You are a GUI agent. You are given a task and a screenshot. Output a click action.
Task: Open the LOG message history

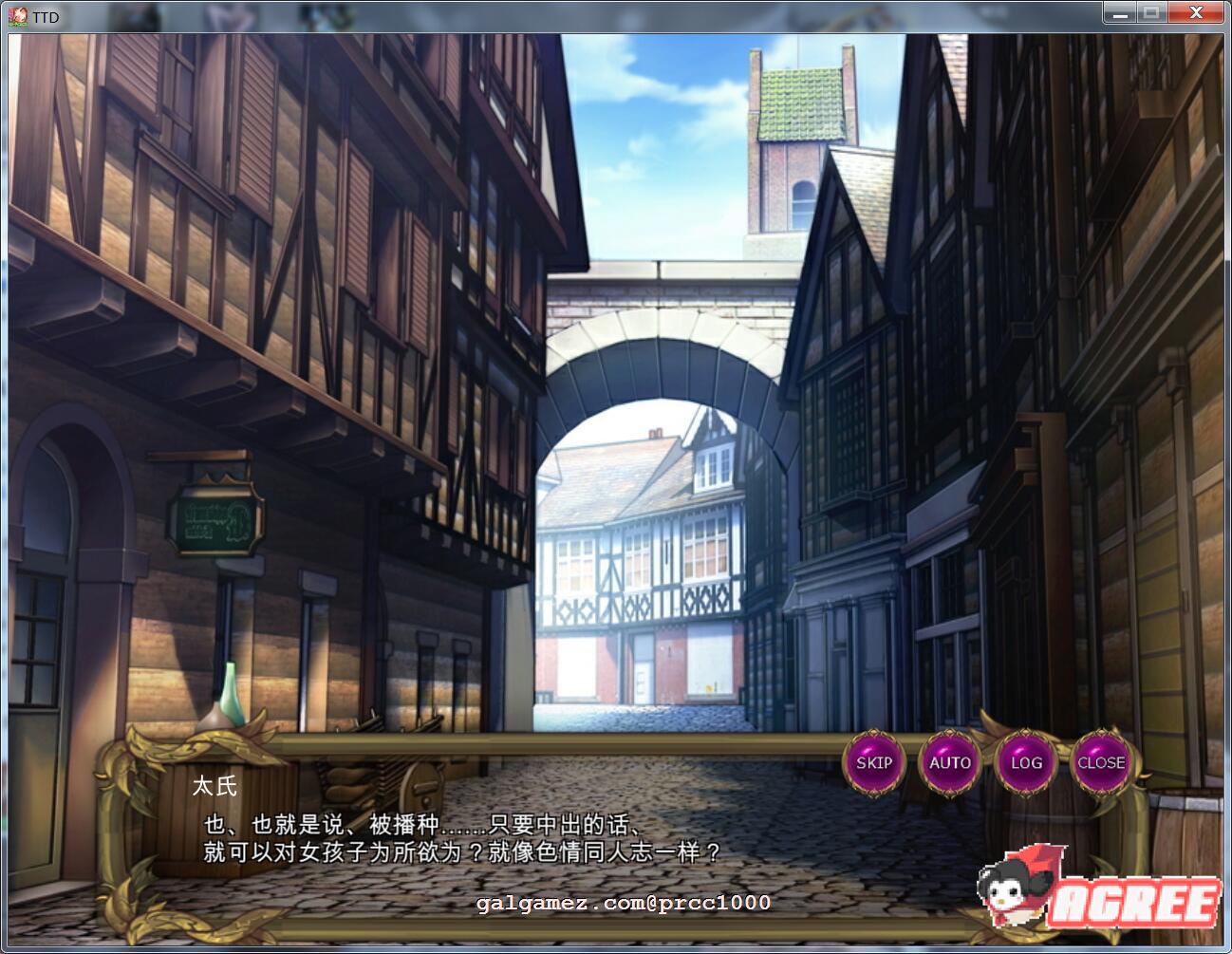pos(1026,762)
